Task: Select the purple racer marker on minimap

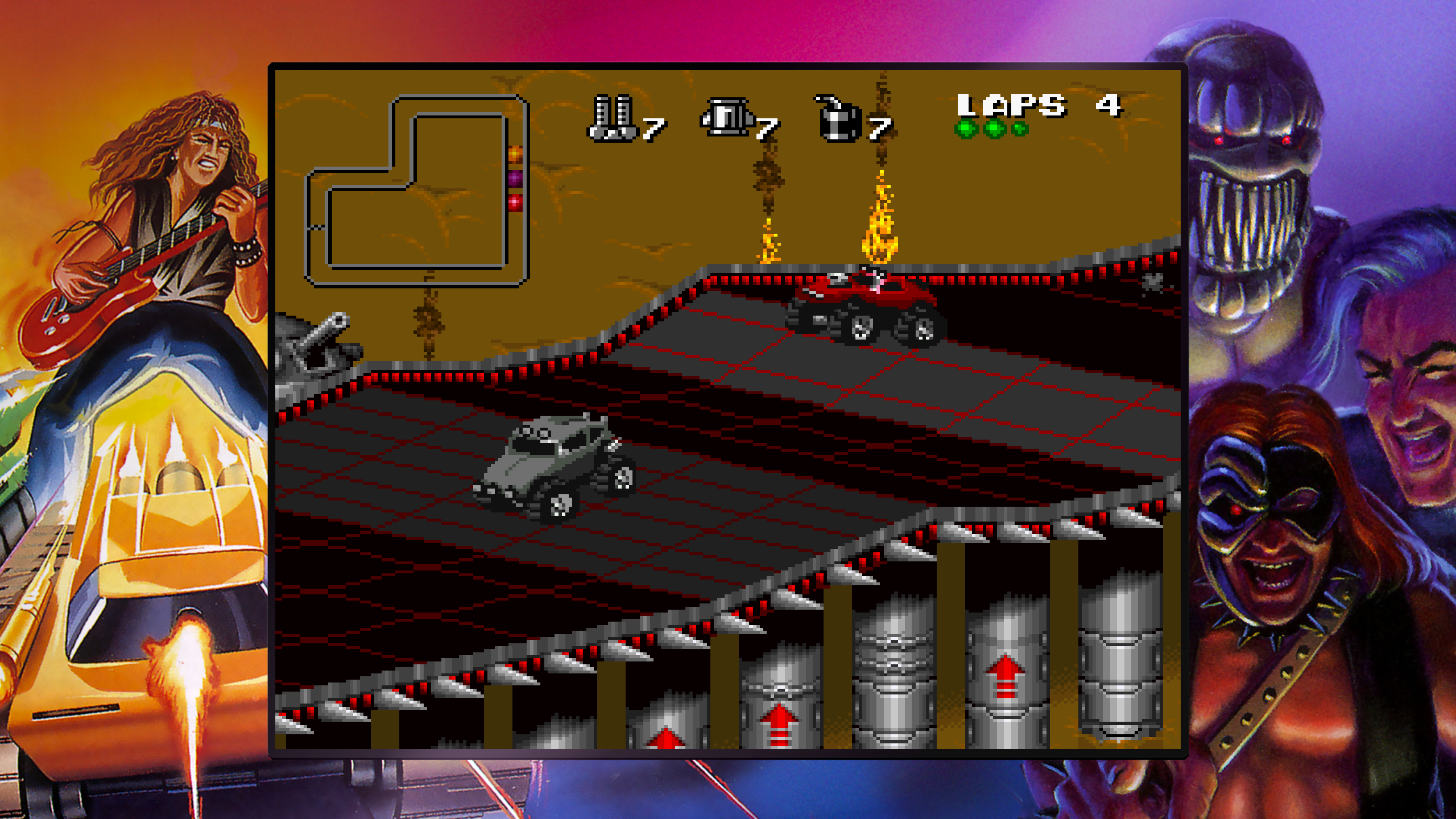Action: (x=515, y=178)
